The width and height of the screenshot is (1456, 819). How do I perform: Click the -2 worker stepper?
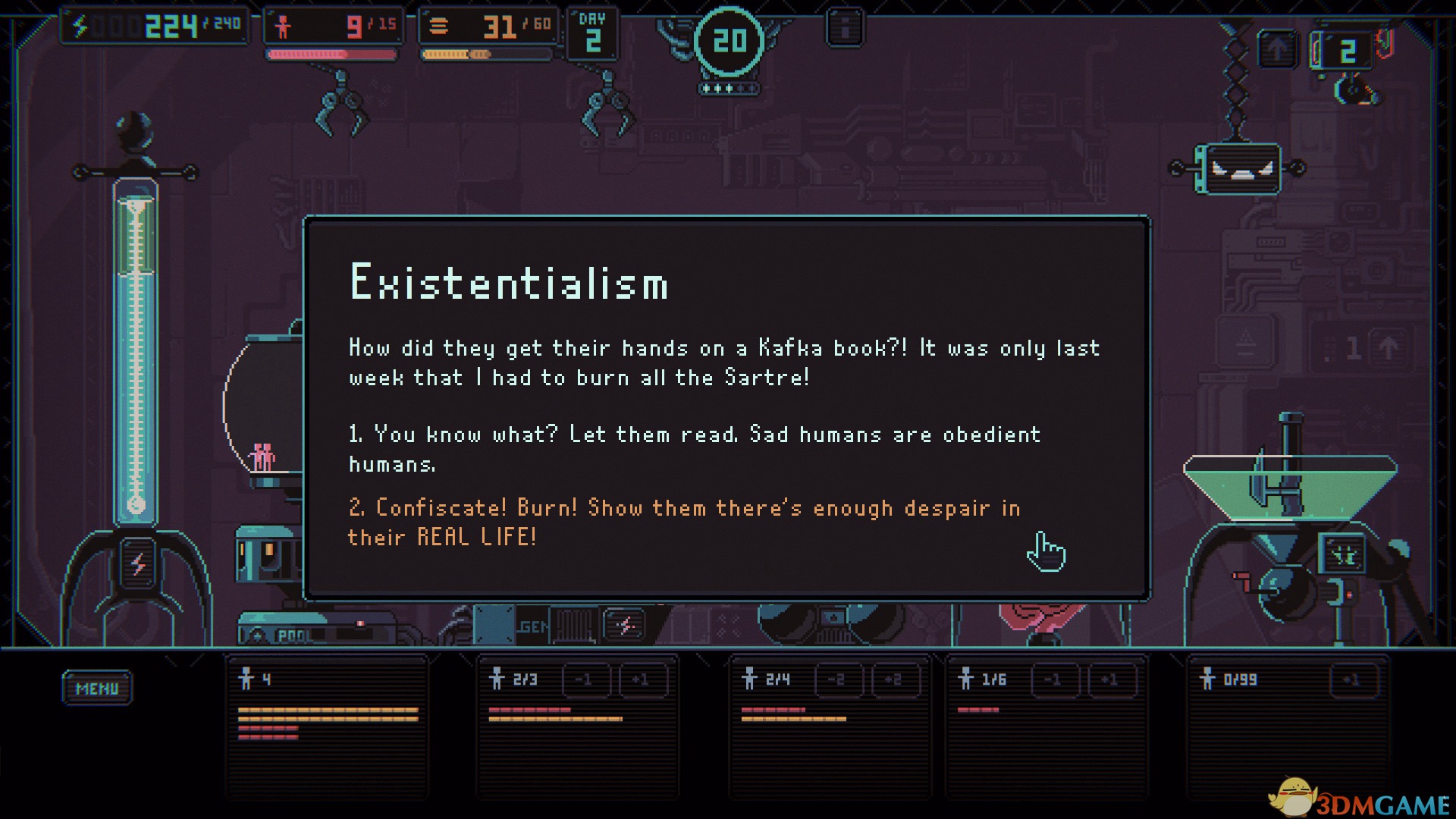[837, 679]
